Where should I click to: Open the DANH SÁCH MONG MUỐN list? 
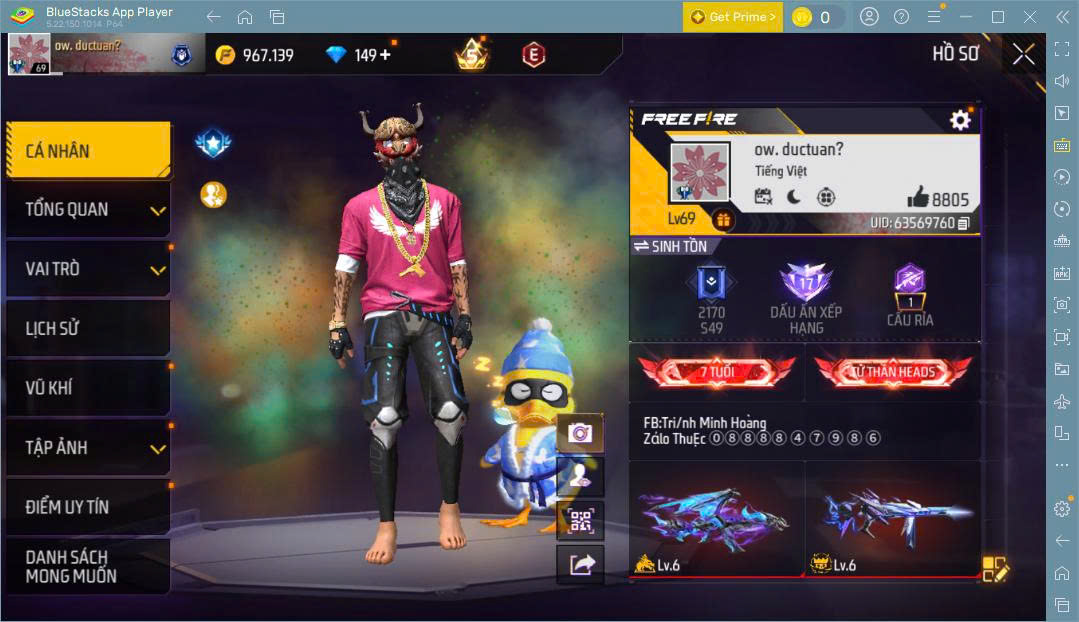(88, 566)
